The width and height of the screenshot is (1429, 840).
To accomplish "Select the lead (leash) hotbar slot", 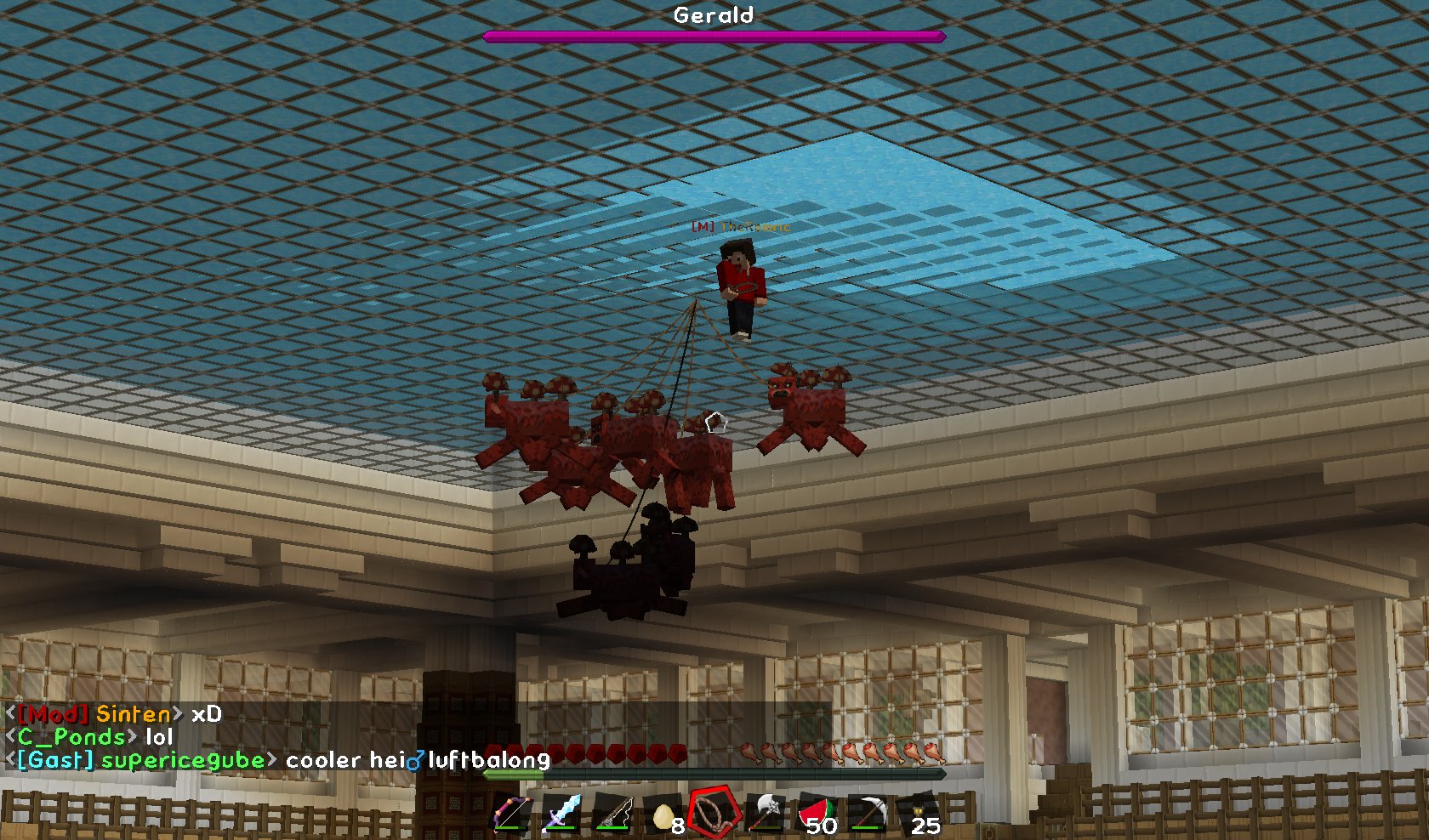I will 714,813.
